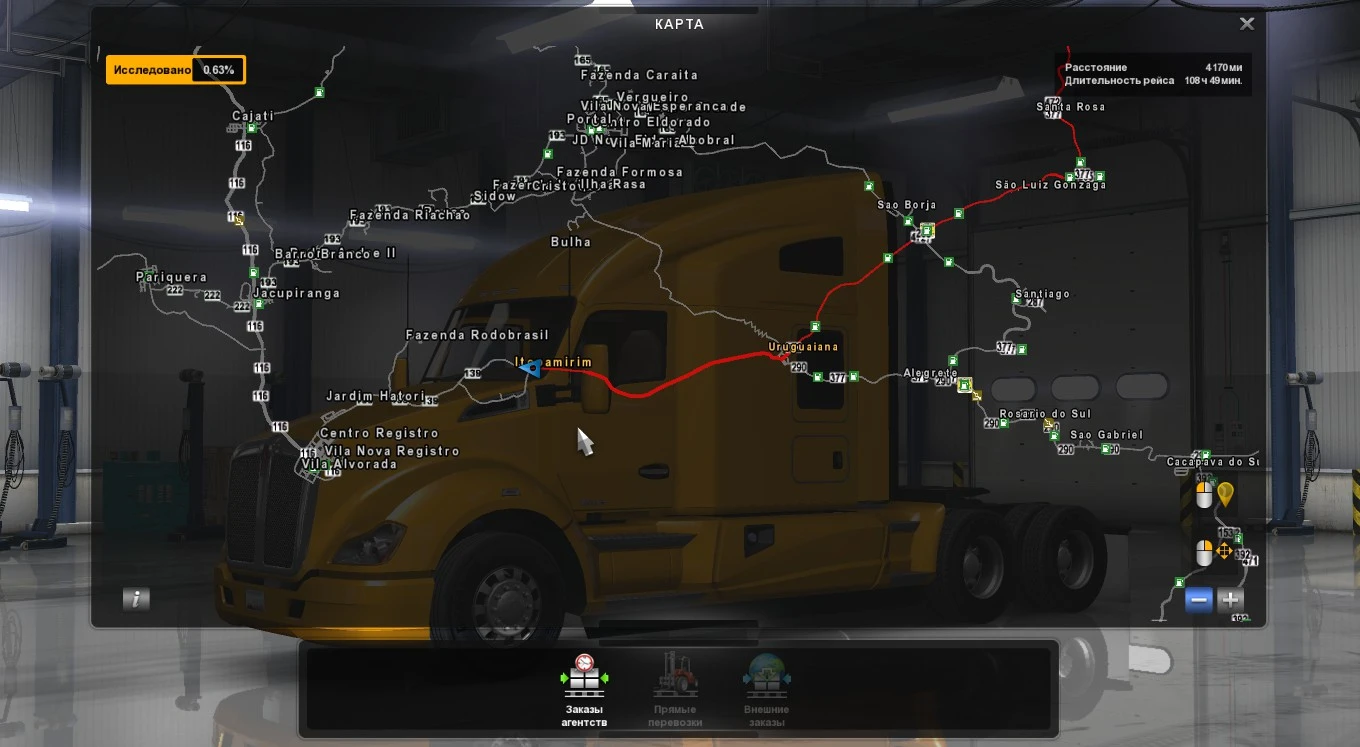Image resolution: width=1360 pixels, height=747 pixels.
Task: Click the yellow destination pin in the map legend
Action: pyautogui.click(x=1226, y=495)
